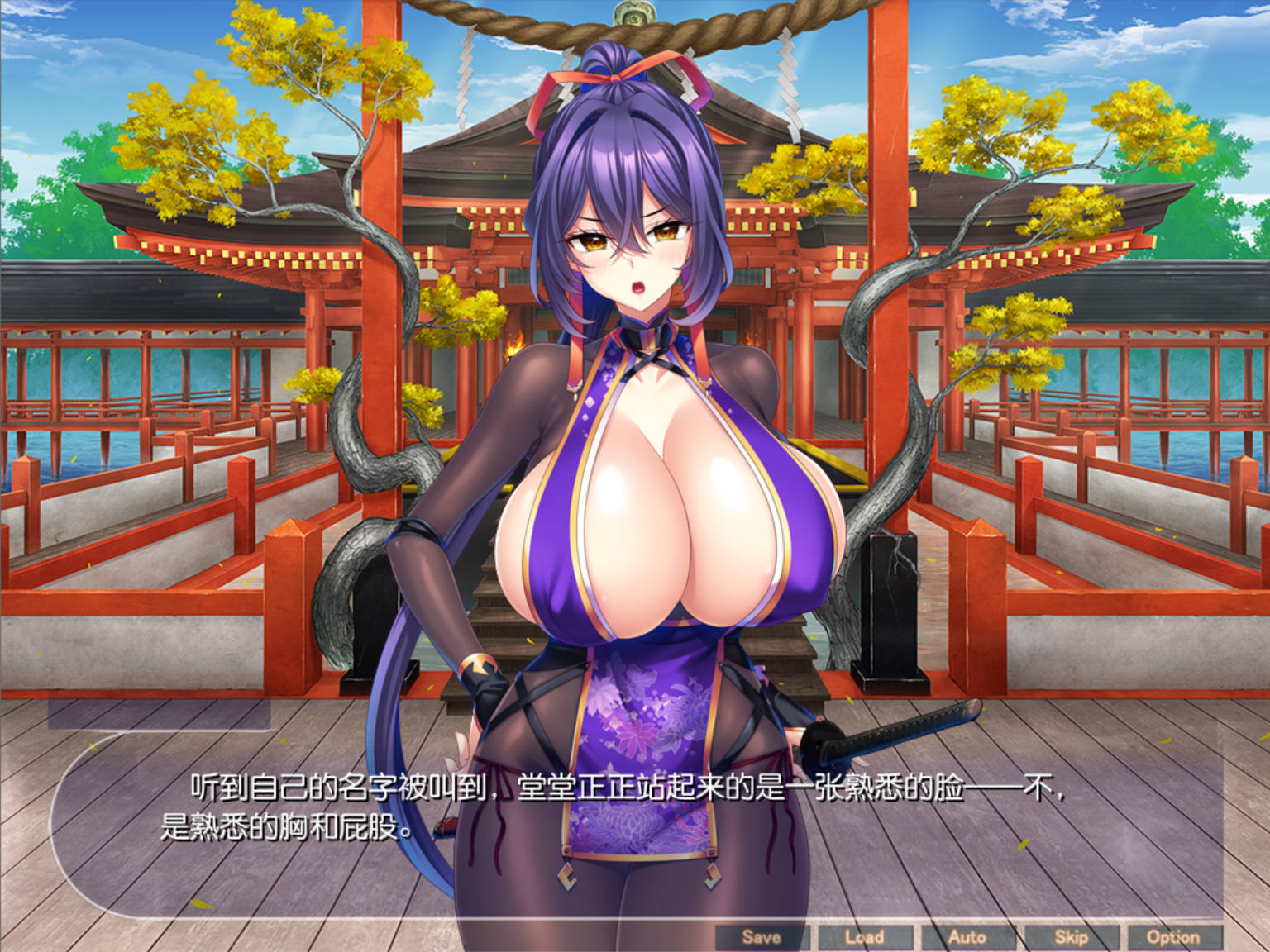Image resolution: width=1270 pixels, height=952 pixels.
Task: Activate the Skip button
Action: [1071, 937]
